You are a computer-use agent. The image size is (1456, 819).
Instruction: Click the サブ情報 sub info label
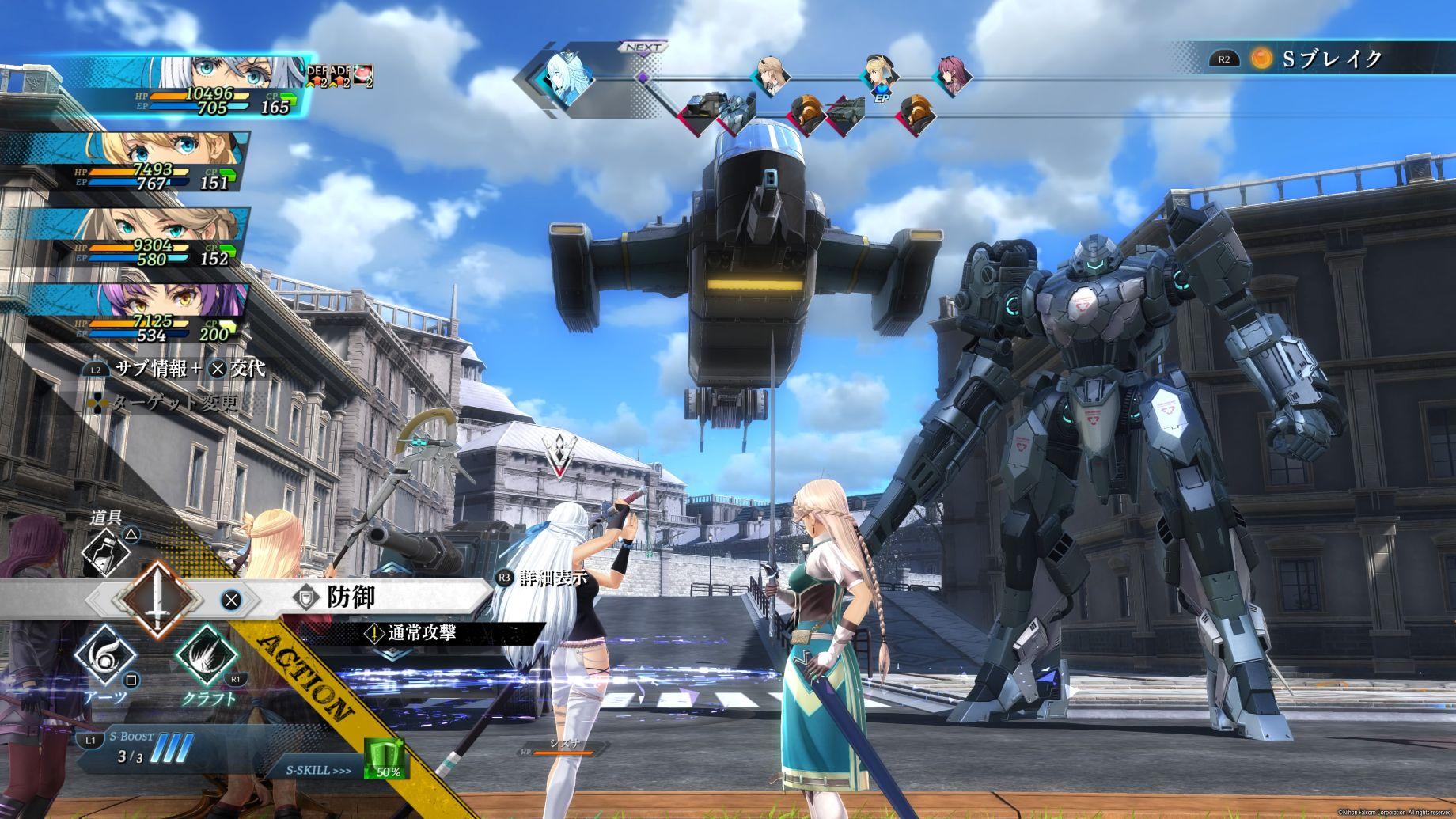[150, 369]
